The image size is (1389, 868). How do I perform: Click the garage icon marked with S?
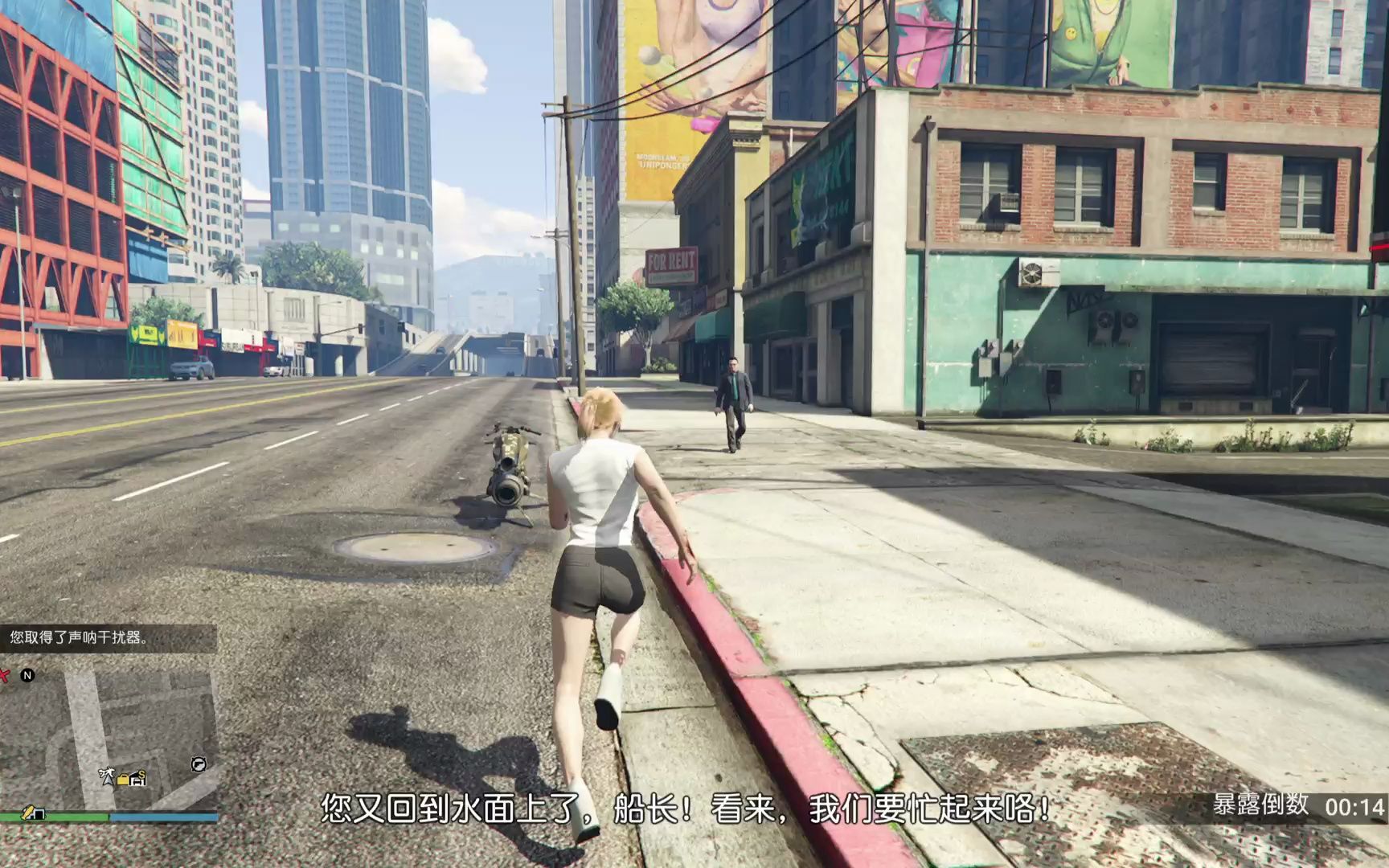(138, 779)
